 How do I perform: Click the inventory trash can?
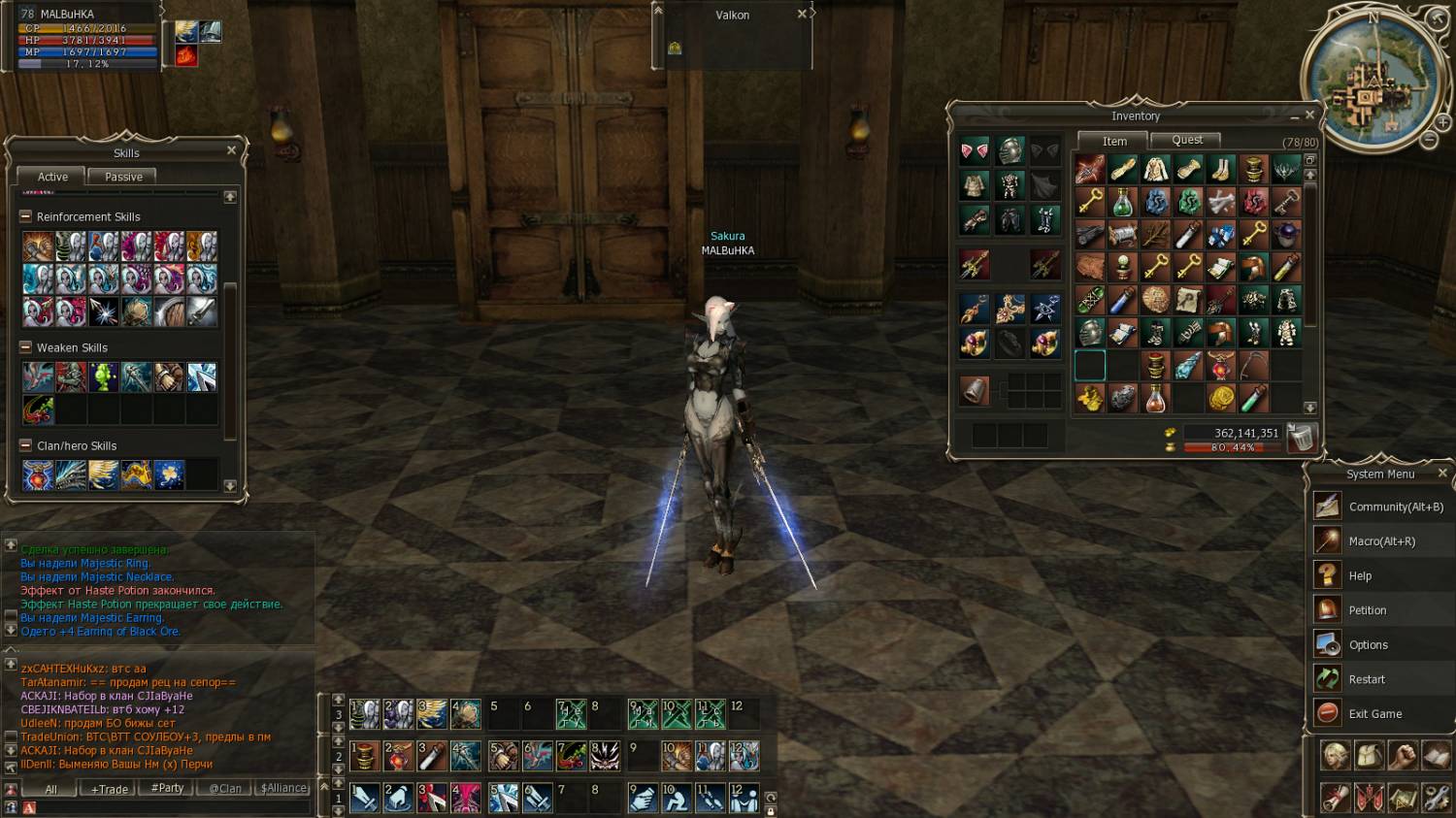coord(1301,439)
